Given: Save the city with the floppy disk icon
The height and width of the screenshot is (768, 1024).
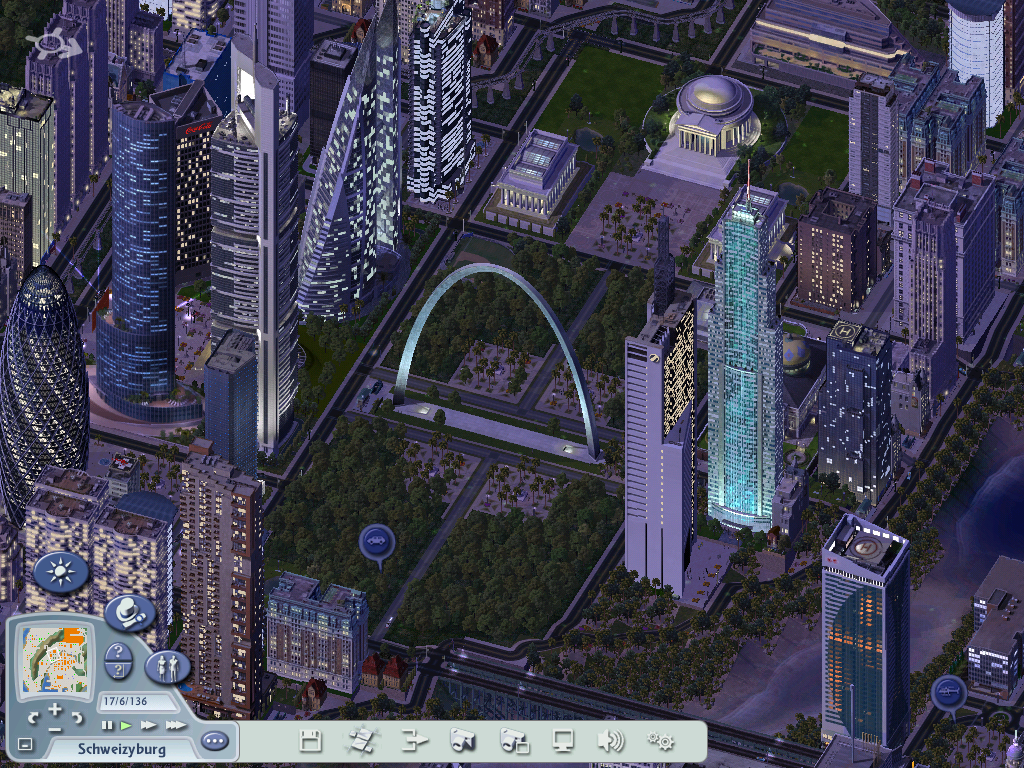Looking at the screenshot, I should coord(311,741).
